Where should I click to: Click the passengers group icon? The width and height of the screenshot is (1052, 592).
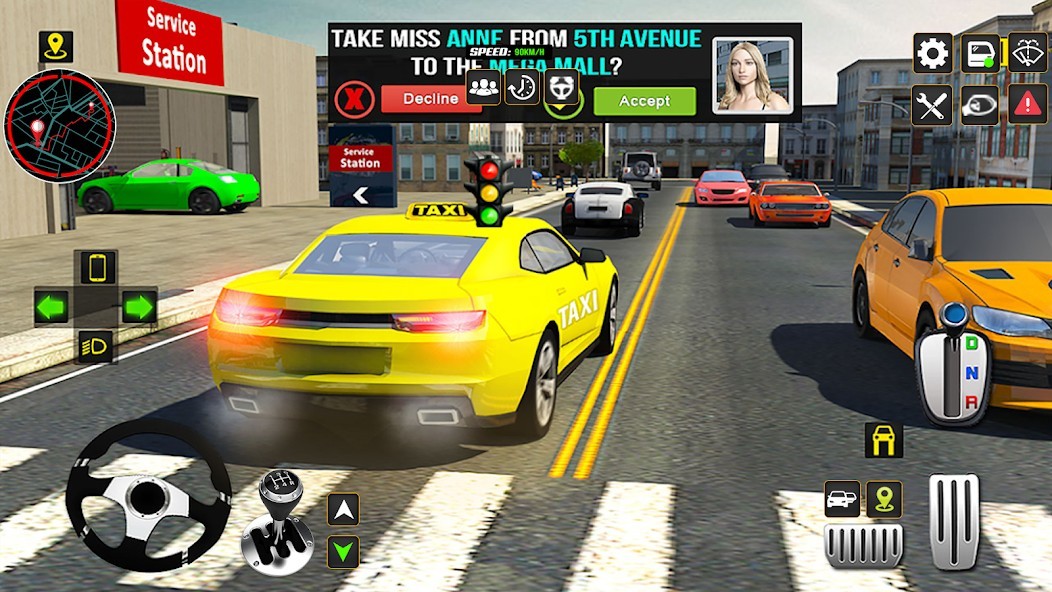(483, 87)
